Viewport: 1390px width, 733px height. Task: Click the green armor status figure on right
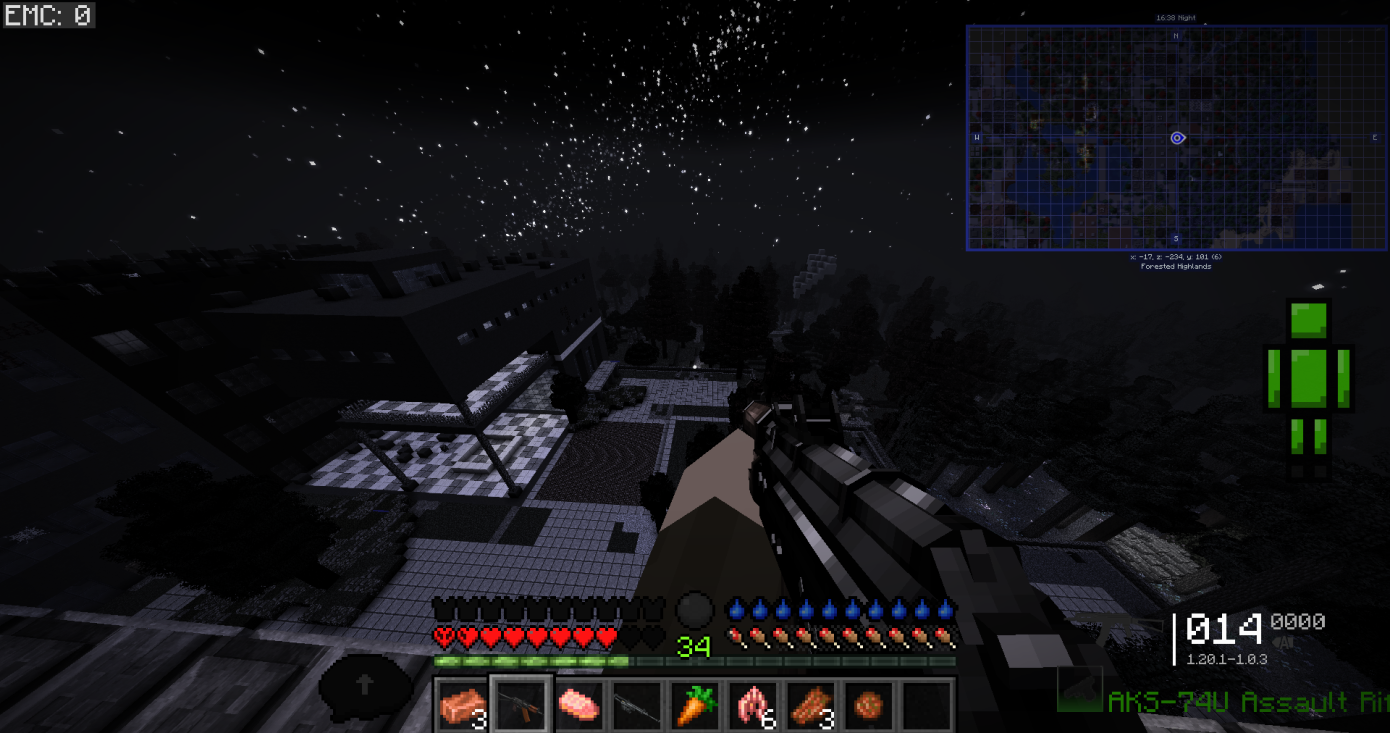point(1310,380)
